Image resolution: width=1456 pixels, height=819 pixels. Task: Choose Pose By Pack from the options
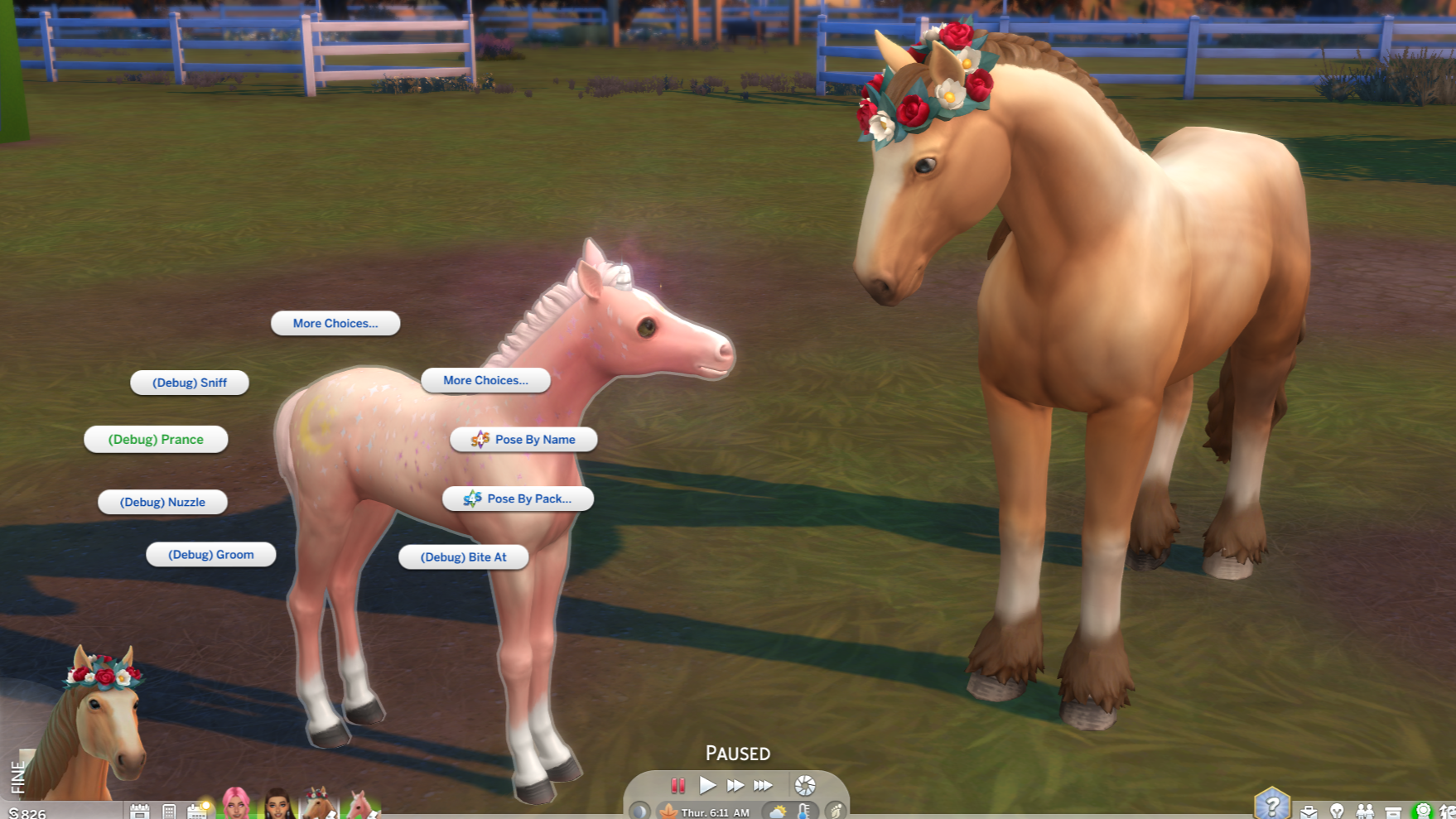pos(518,499)
